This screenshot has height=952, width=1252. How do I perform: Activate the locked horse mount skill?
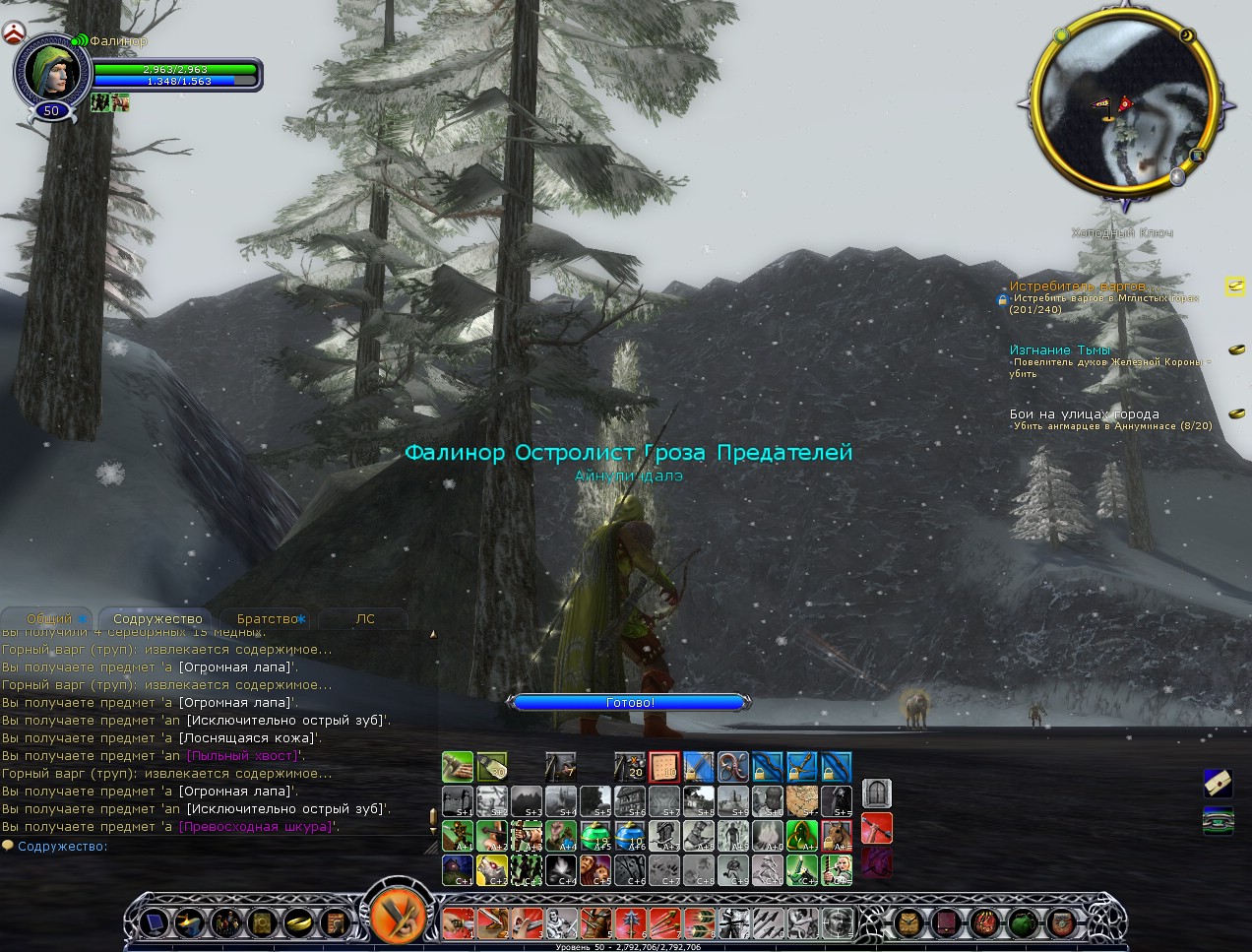[x=837, y=836]
